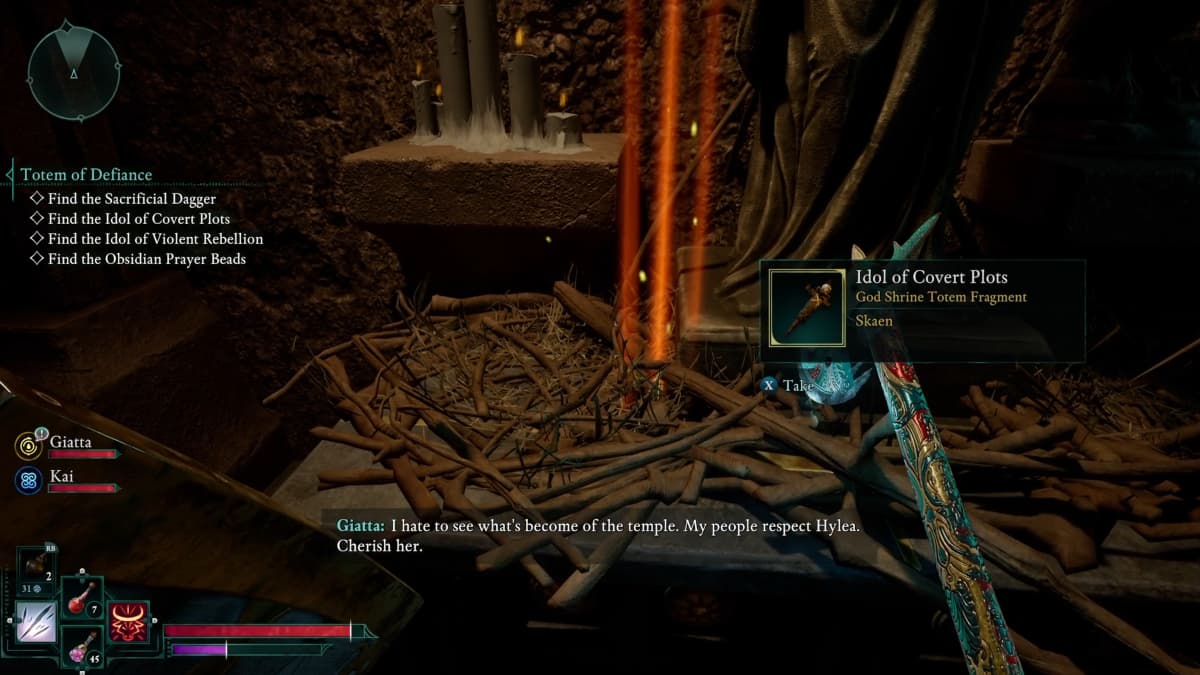Click the Idol of Covert Plots tooltip title
Viewport: 1200px width, 675px height.
tap(931, 277)
